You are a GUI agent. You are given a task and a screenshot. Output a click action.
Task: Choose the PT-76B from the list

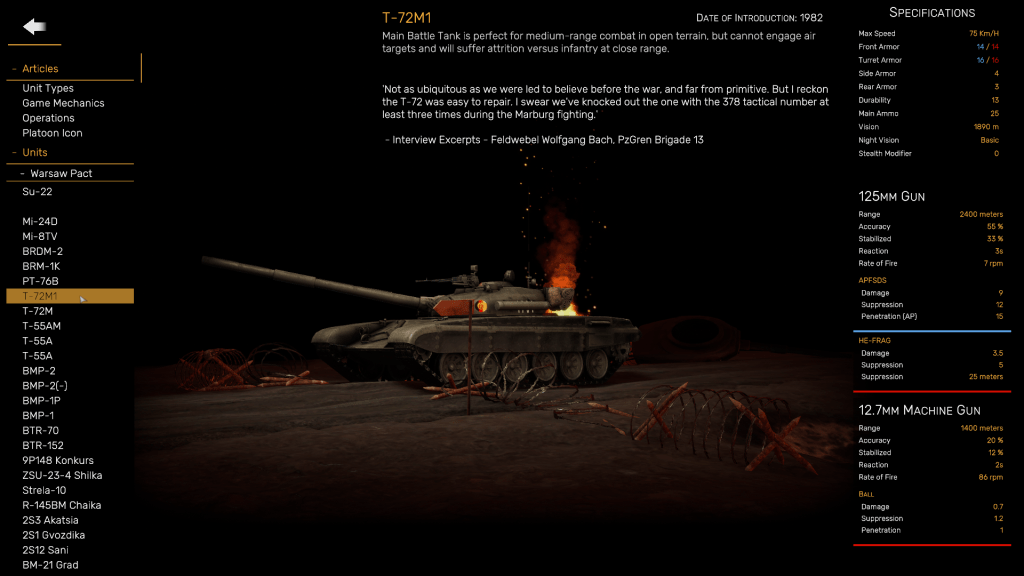[x=40, y=281]
